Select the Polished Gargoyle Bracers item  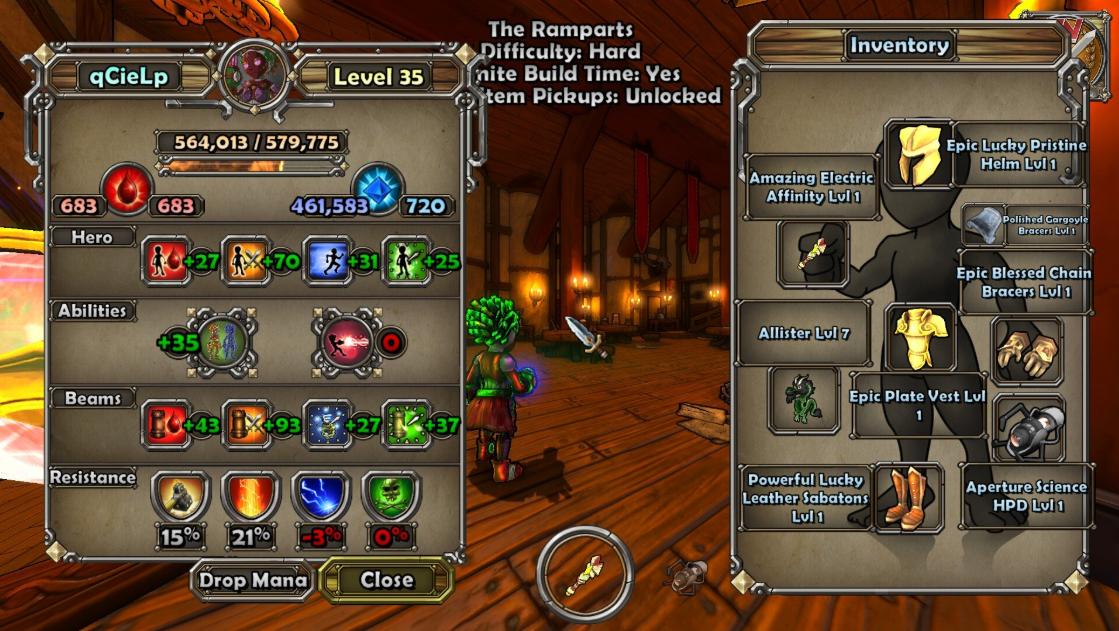983,224
